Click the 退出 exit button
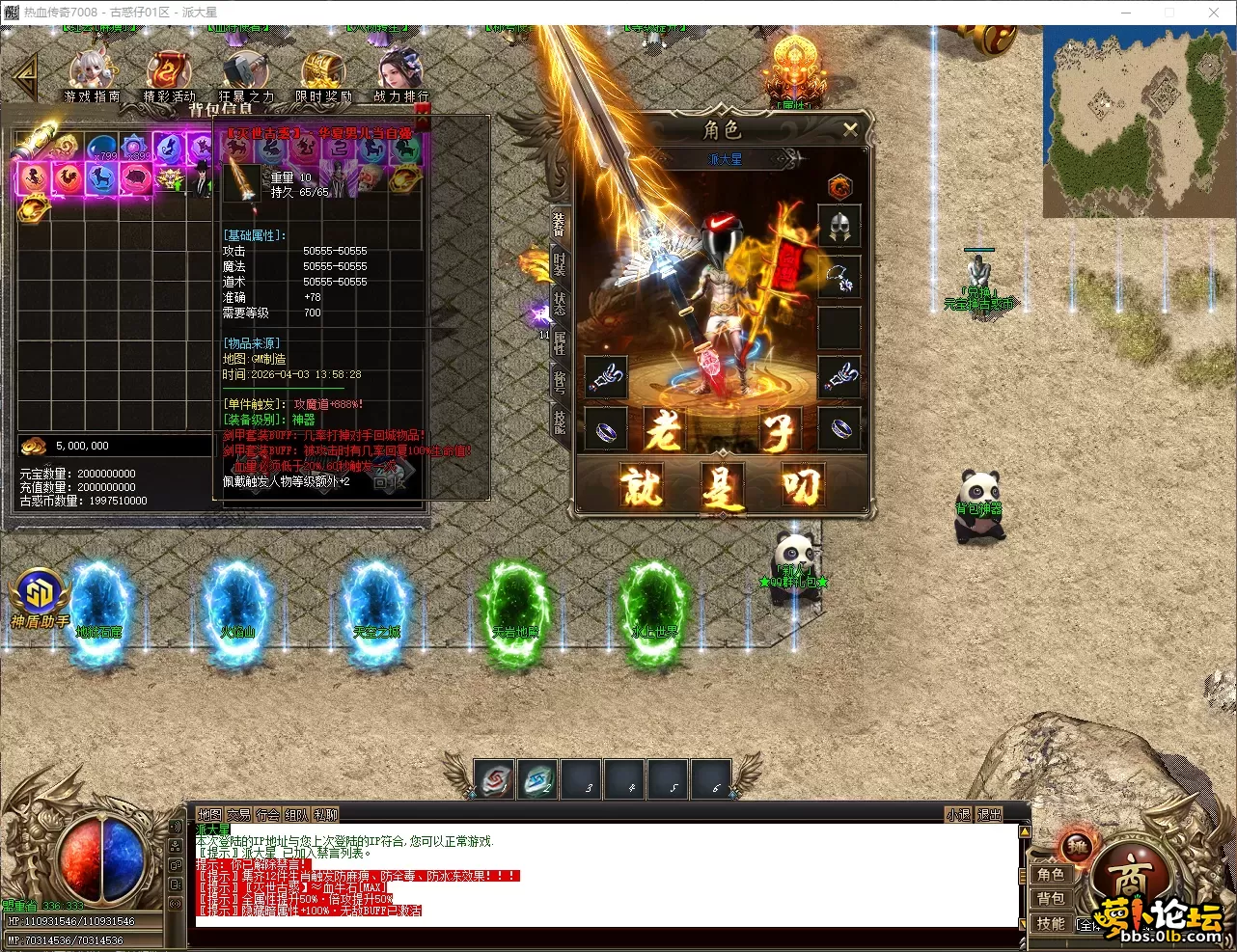Image resolution: width=1237 pixels, height=952 pixels. click(989, 815)
